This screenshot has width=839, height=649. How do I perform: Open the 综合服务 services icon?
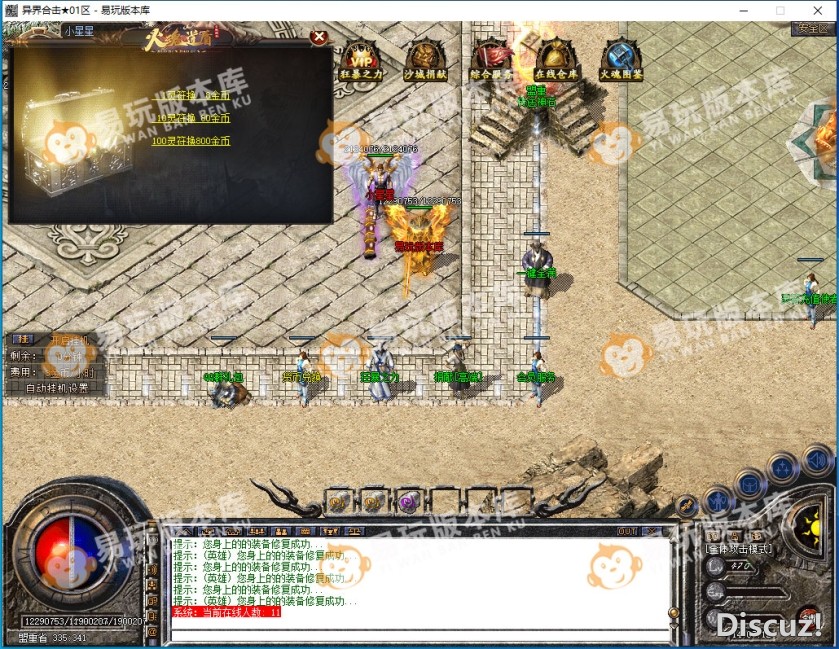492,61
